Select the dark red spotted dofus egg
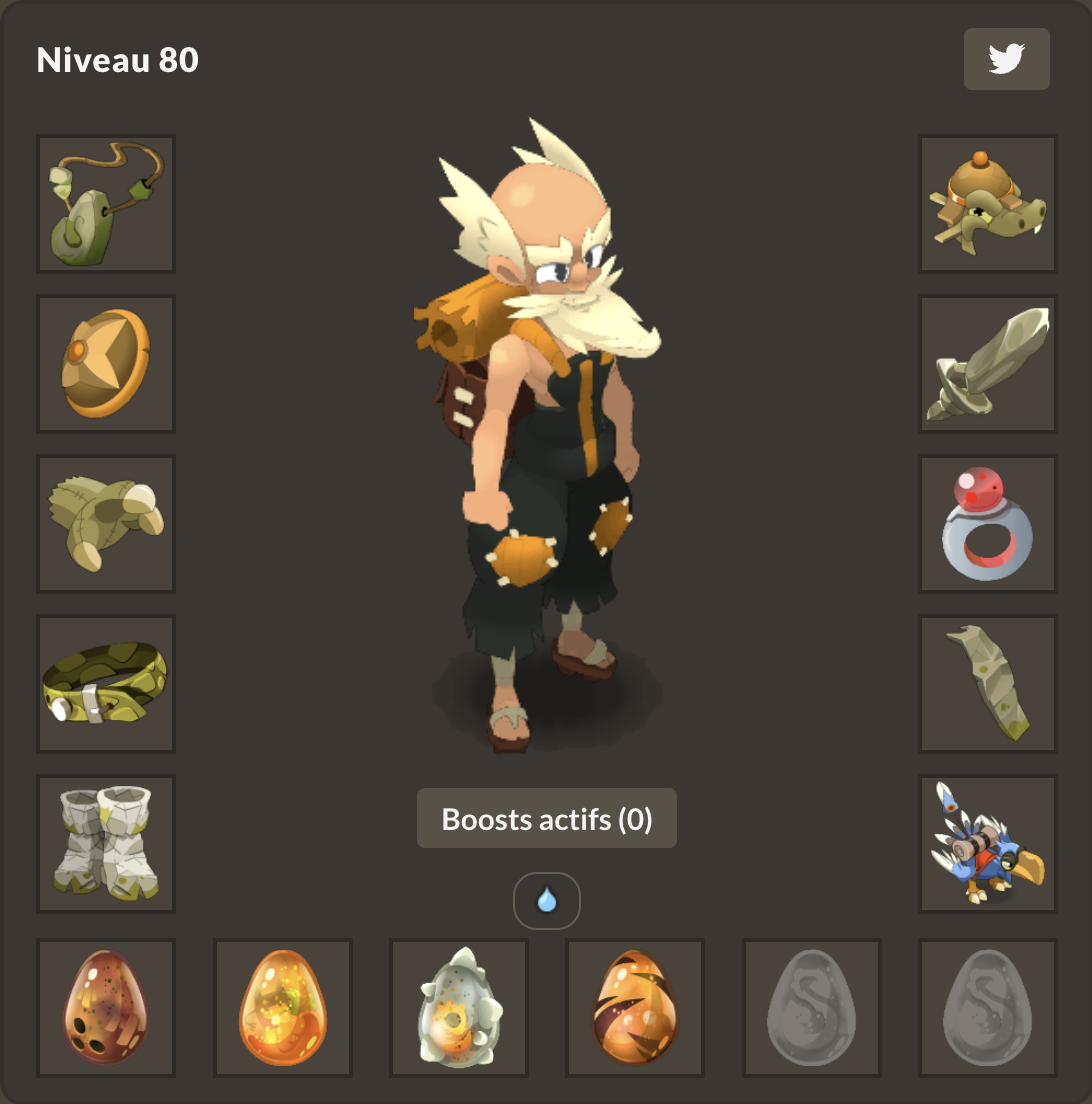 (106, 1008)
